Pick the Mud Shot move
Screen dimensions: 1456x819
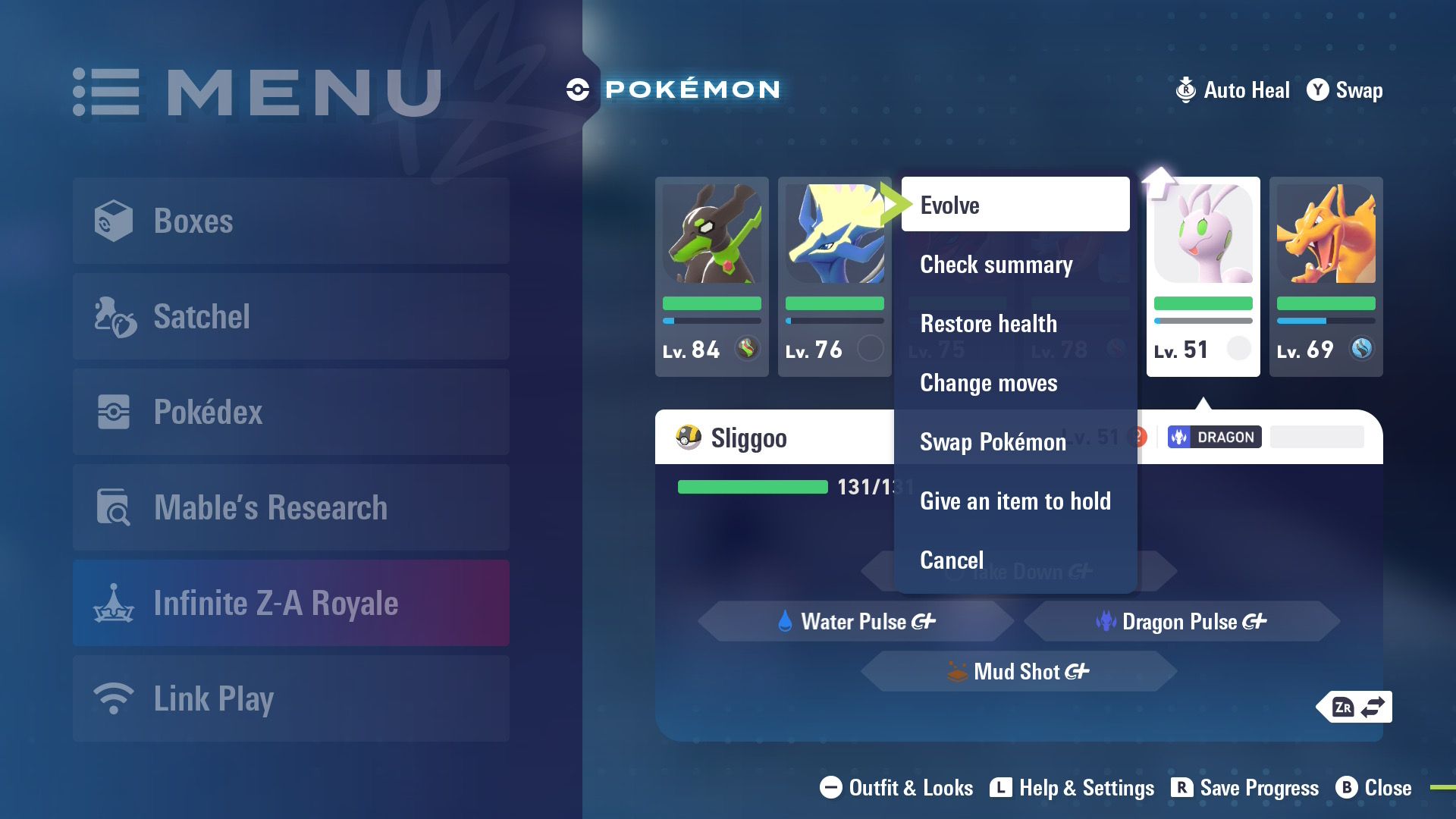1018,672
